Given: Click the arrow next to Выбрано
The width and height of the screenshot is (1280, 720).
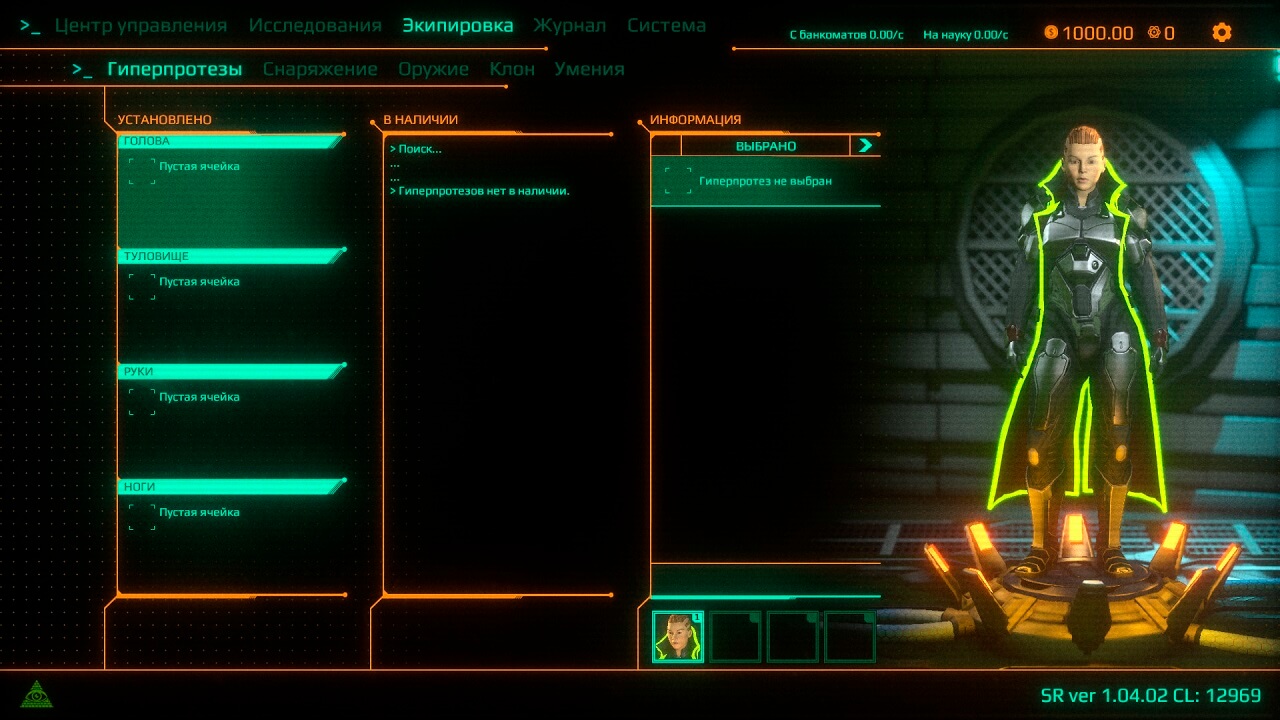Looking at the screenshot, I should click(865, 146).
